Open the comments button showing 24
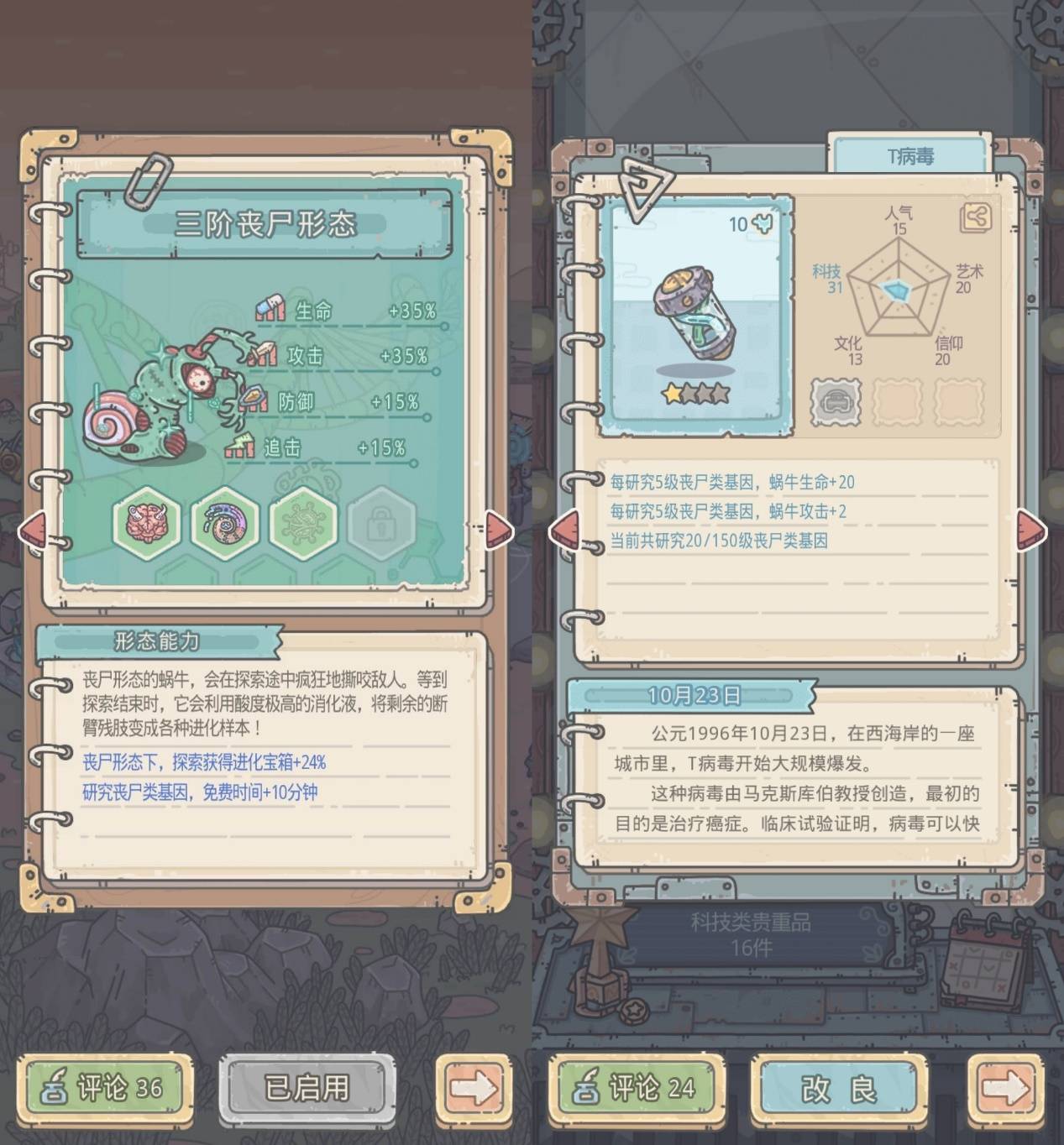 637,1088
